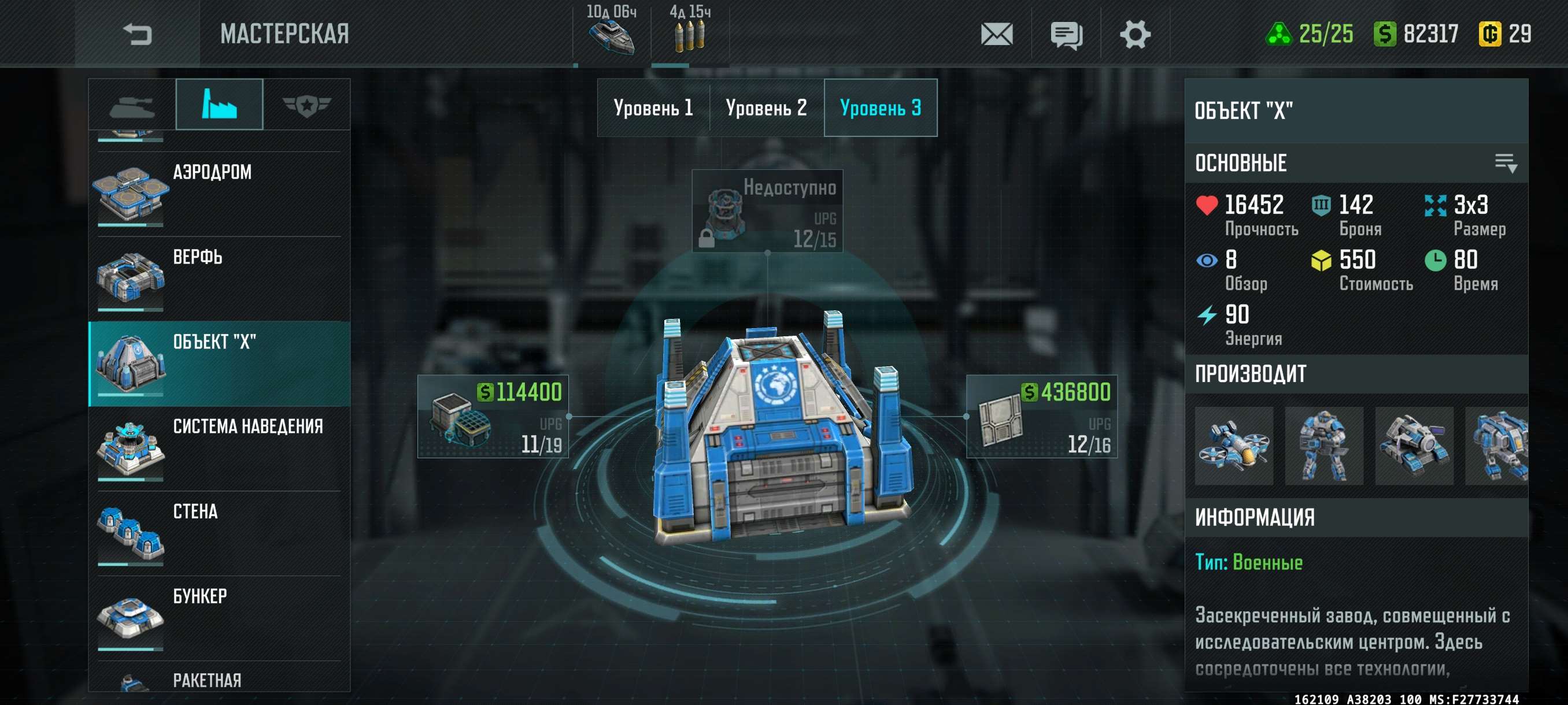Select Стена building entry
This screenshot has height=705, width=1568.
point(219,533)
